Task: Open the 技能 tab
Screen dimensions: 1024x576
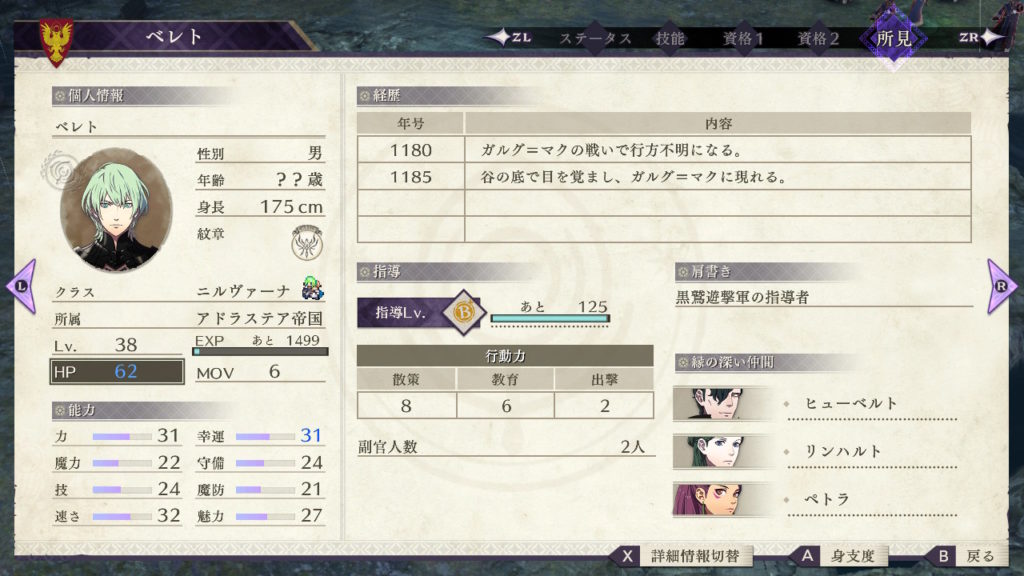Action: 670,38
